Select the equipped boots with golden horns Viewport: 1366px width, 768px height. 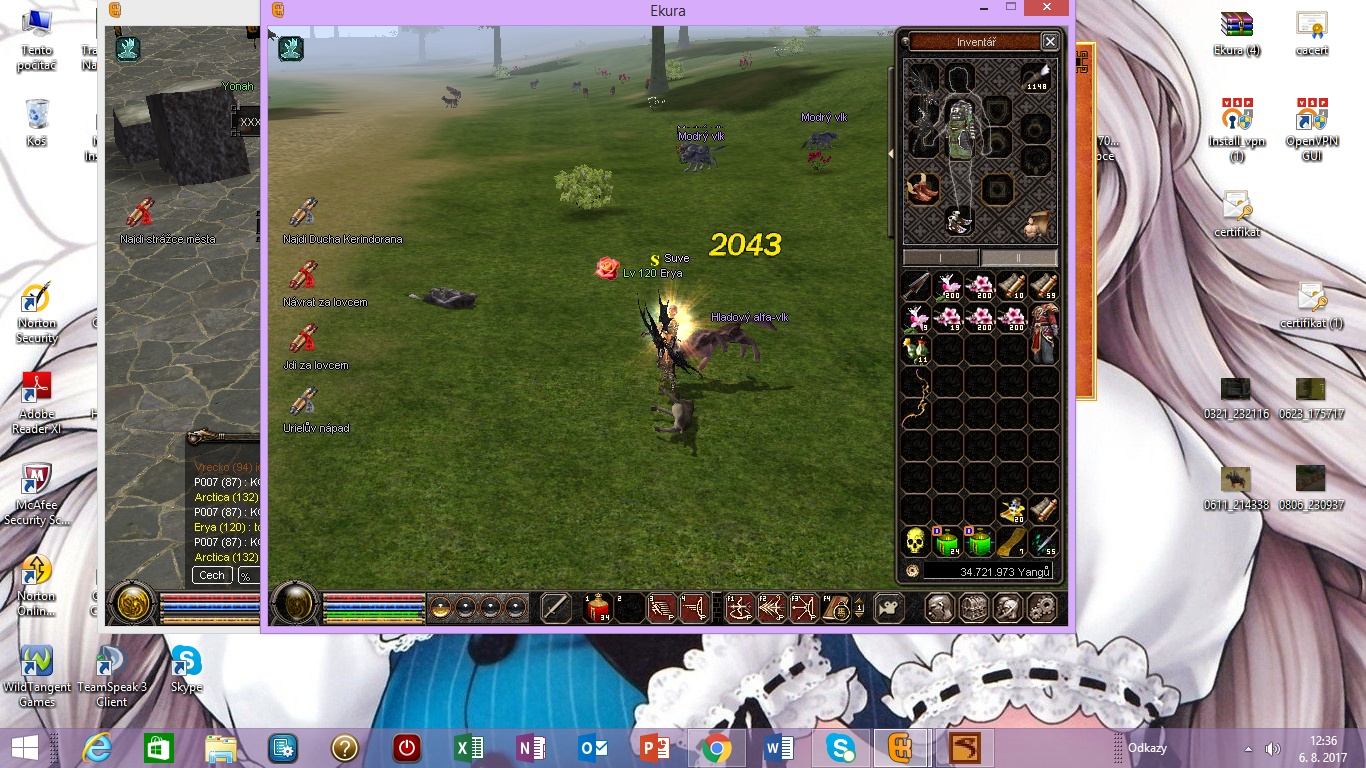point(922,189)
